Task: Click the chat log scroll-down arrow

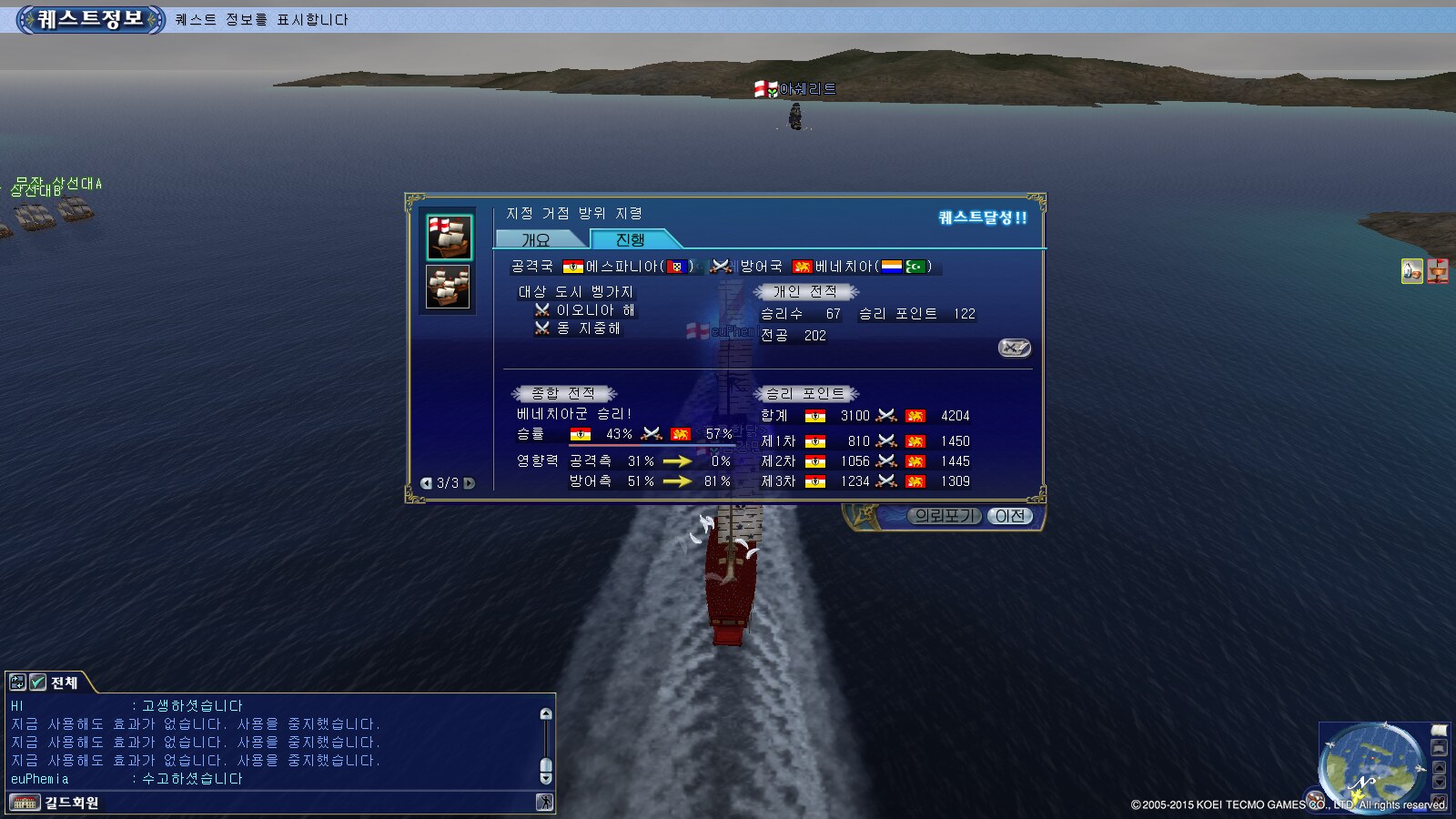Action: click(546, 778)
